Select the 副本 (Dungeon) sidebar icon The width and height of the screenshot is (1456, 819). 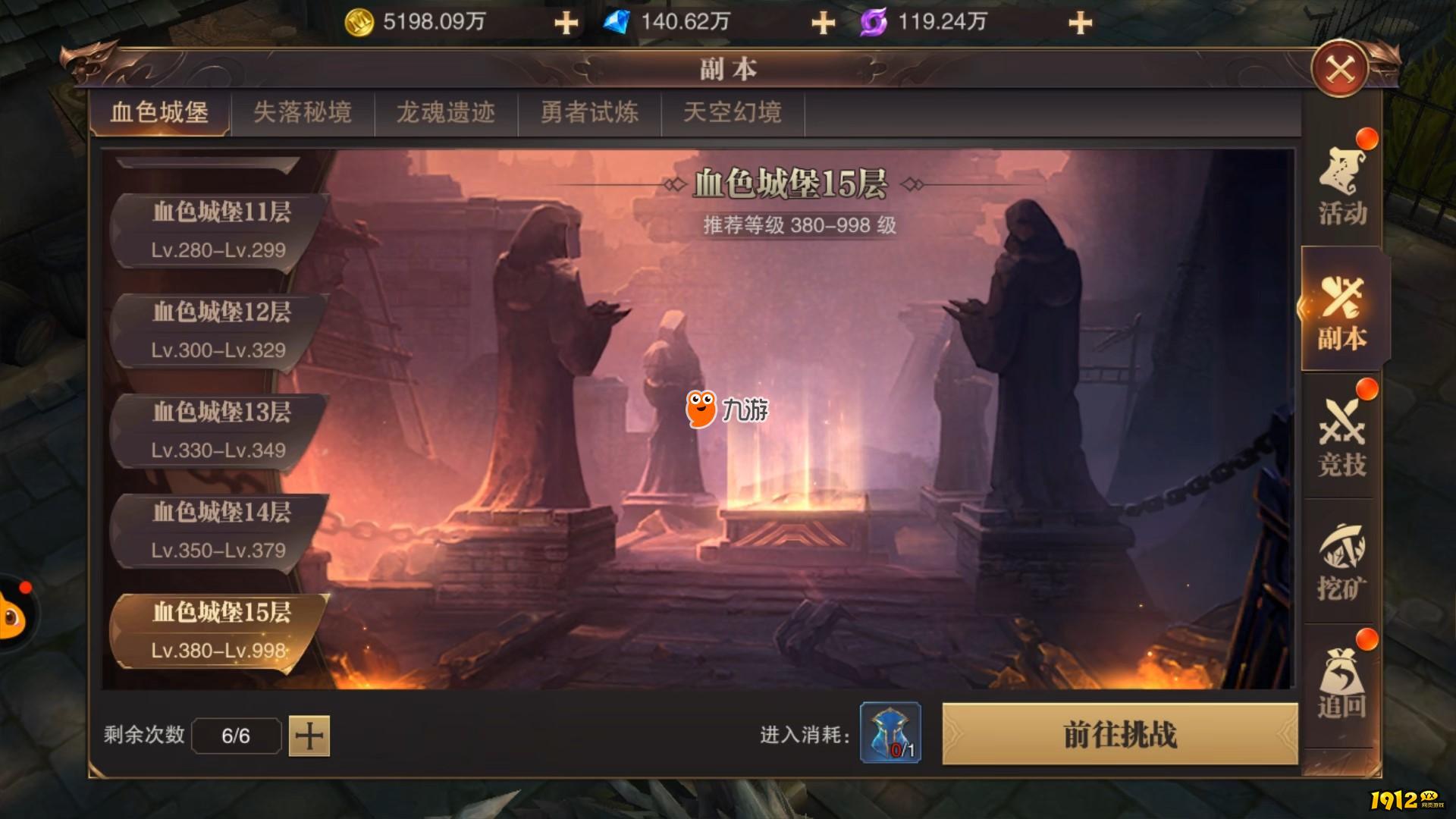coord(1341,311)
